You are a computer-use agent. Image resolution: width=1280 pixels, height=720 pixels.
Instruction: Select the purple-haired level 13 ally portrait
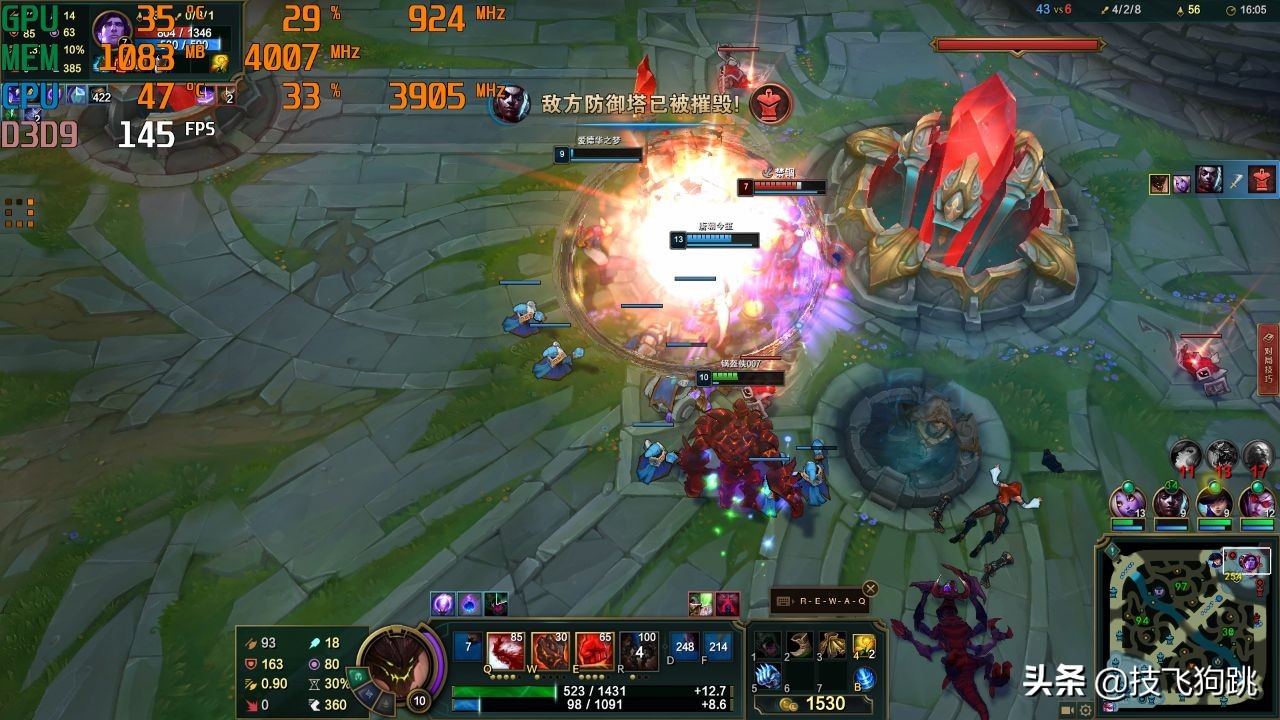click(x=1127, y=501)
